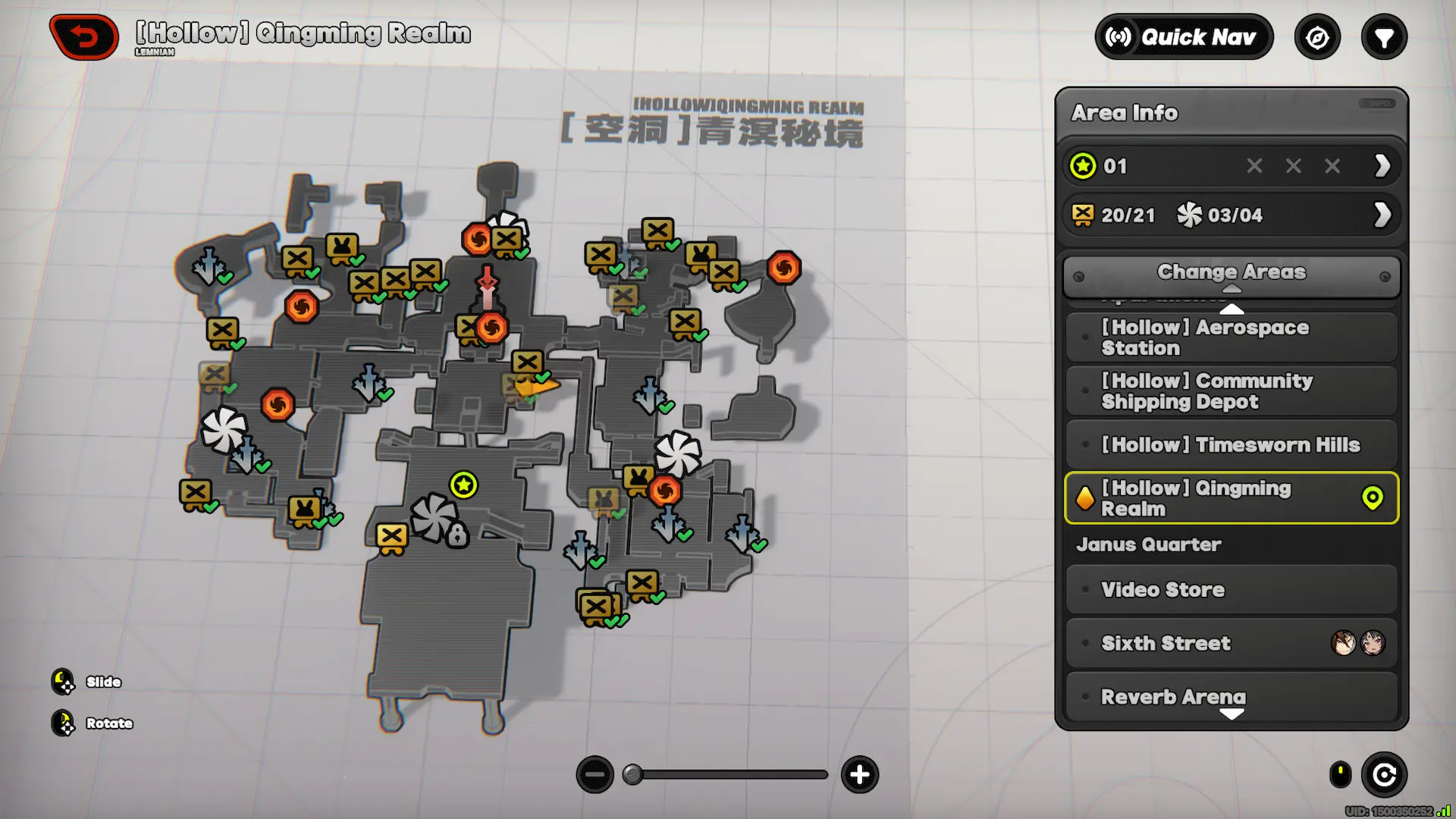Click the plus button to zoom in
This screenshot has width=1456, height=819.
click(x=860, y=775)
